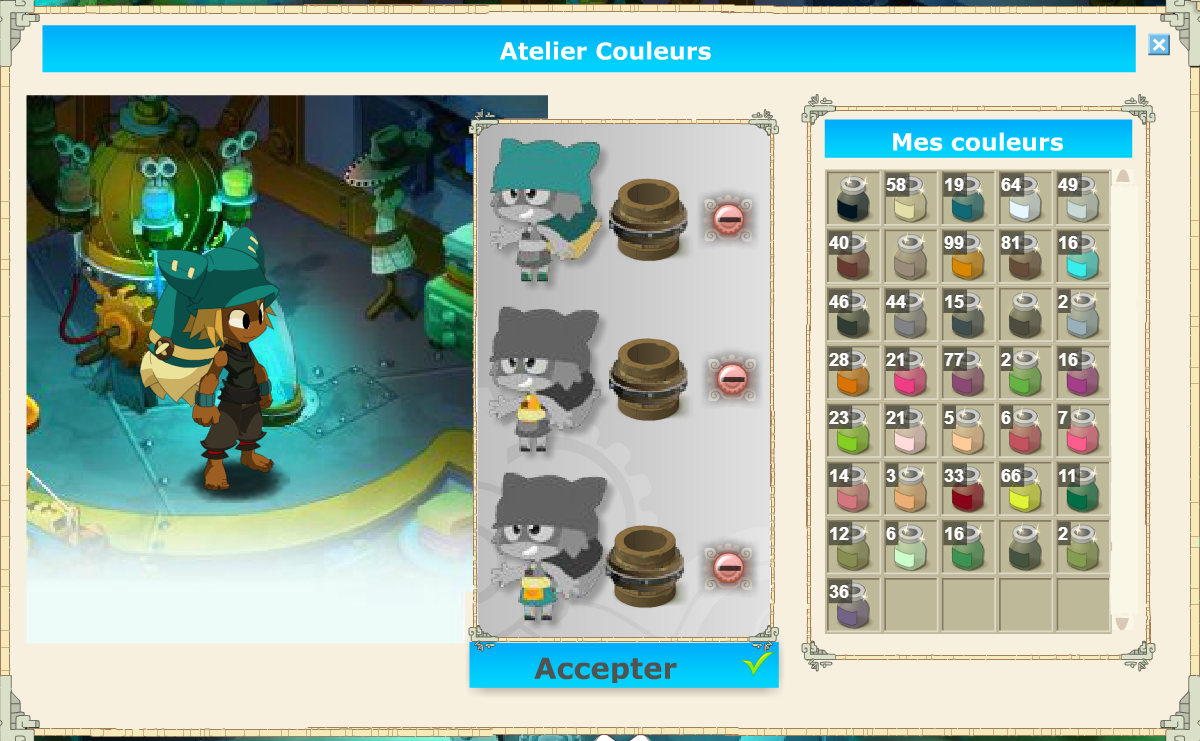Select the purple dye jar marked 77

coord(968,373)
